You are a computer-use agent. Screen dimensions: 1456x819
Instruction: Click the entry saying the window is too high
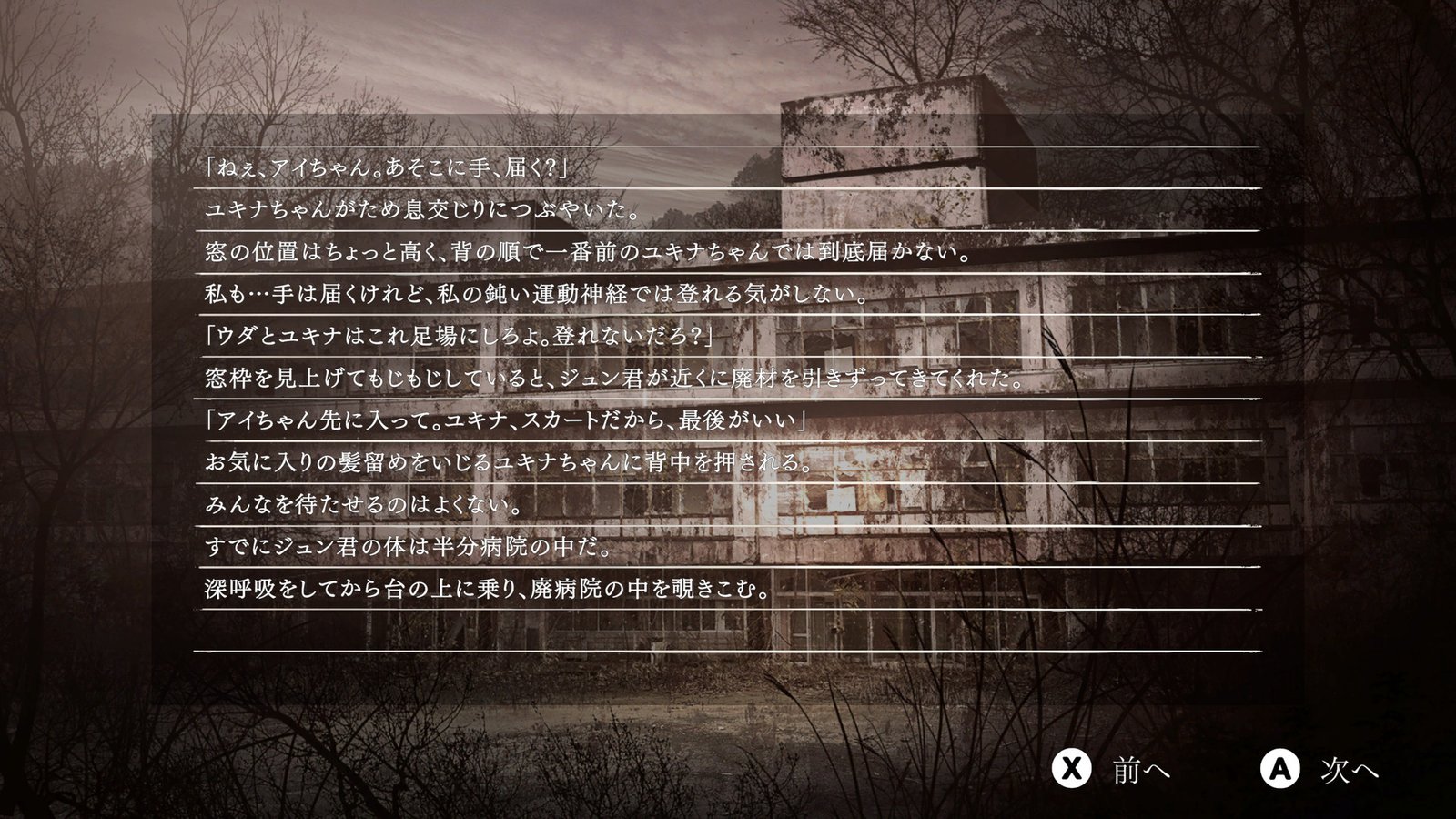587,252
